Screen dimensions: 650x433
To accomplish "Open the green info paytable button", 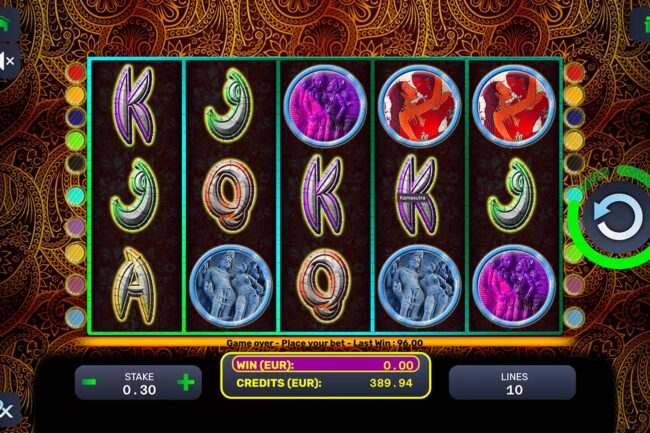I will click(x=641, y=20).
